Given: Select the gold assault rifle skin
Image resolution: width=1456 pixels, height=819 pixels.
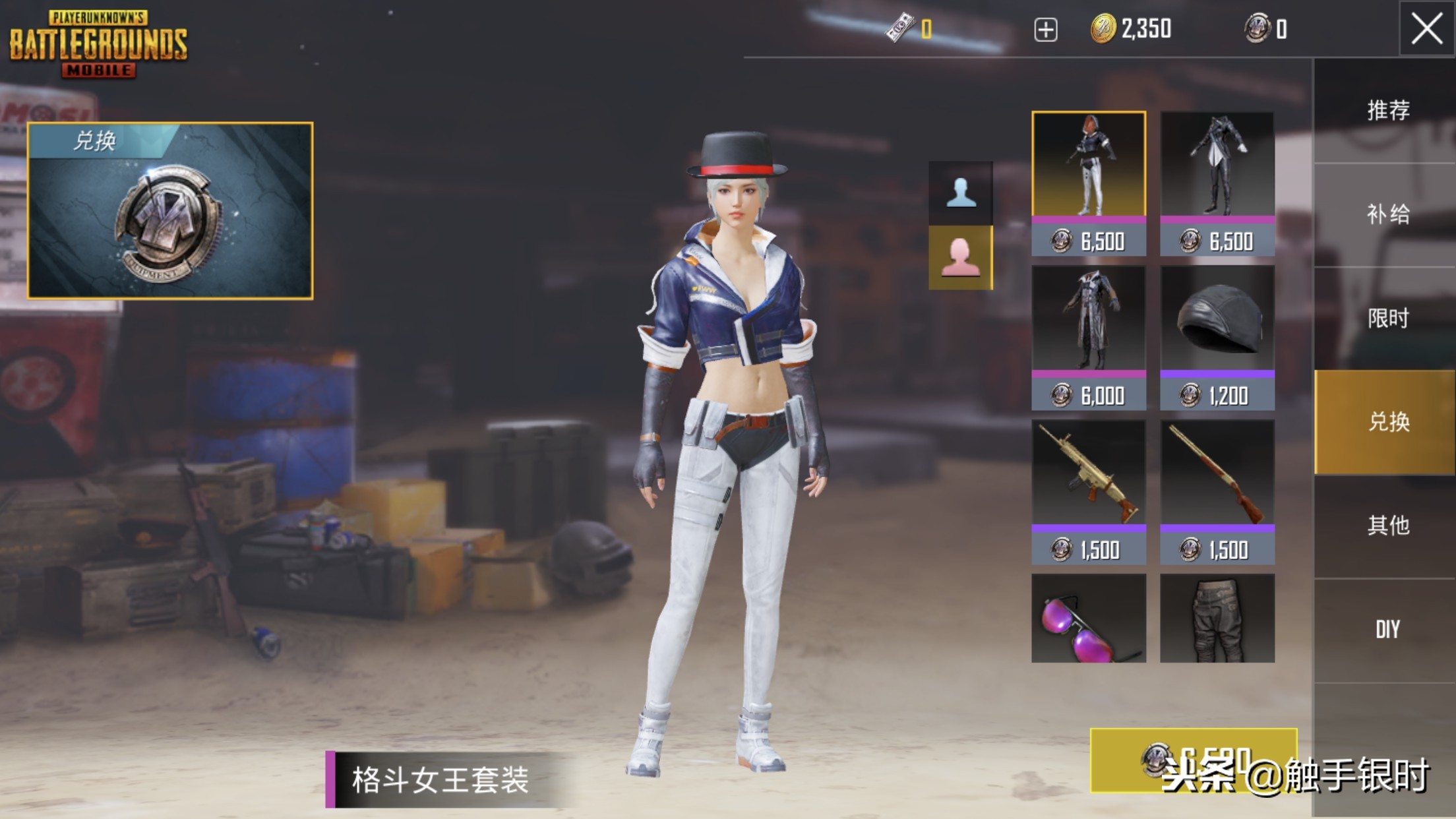Looking at the screenshot, I should click(x=1088, y=492).
